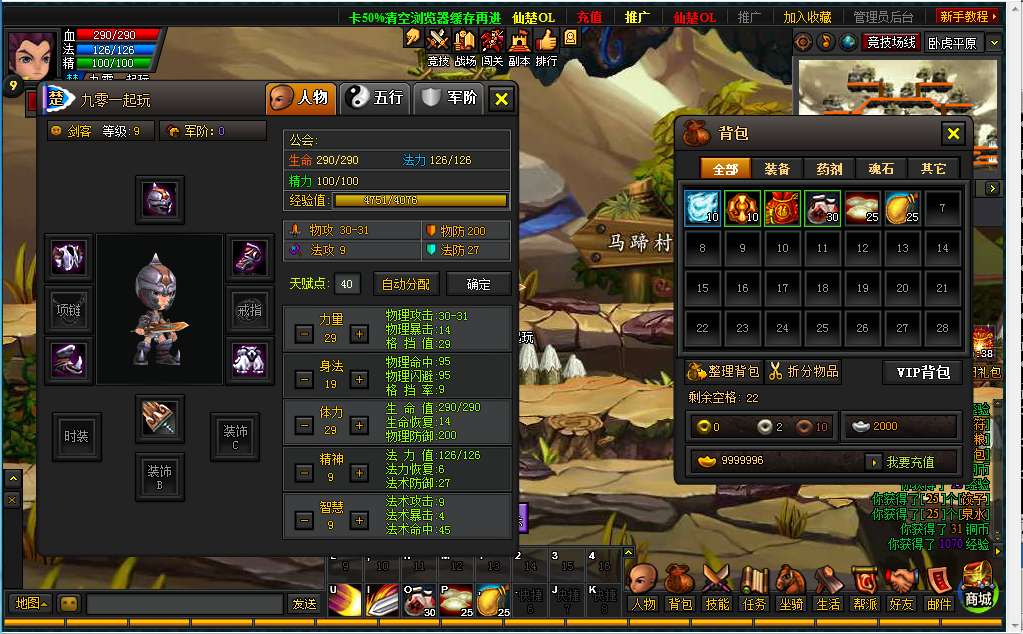Select the 魂石 bag tab
The image size is (1023, 634).
pos(881,169)
